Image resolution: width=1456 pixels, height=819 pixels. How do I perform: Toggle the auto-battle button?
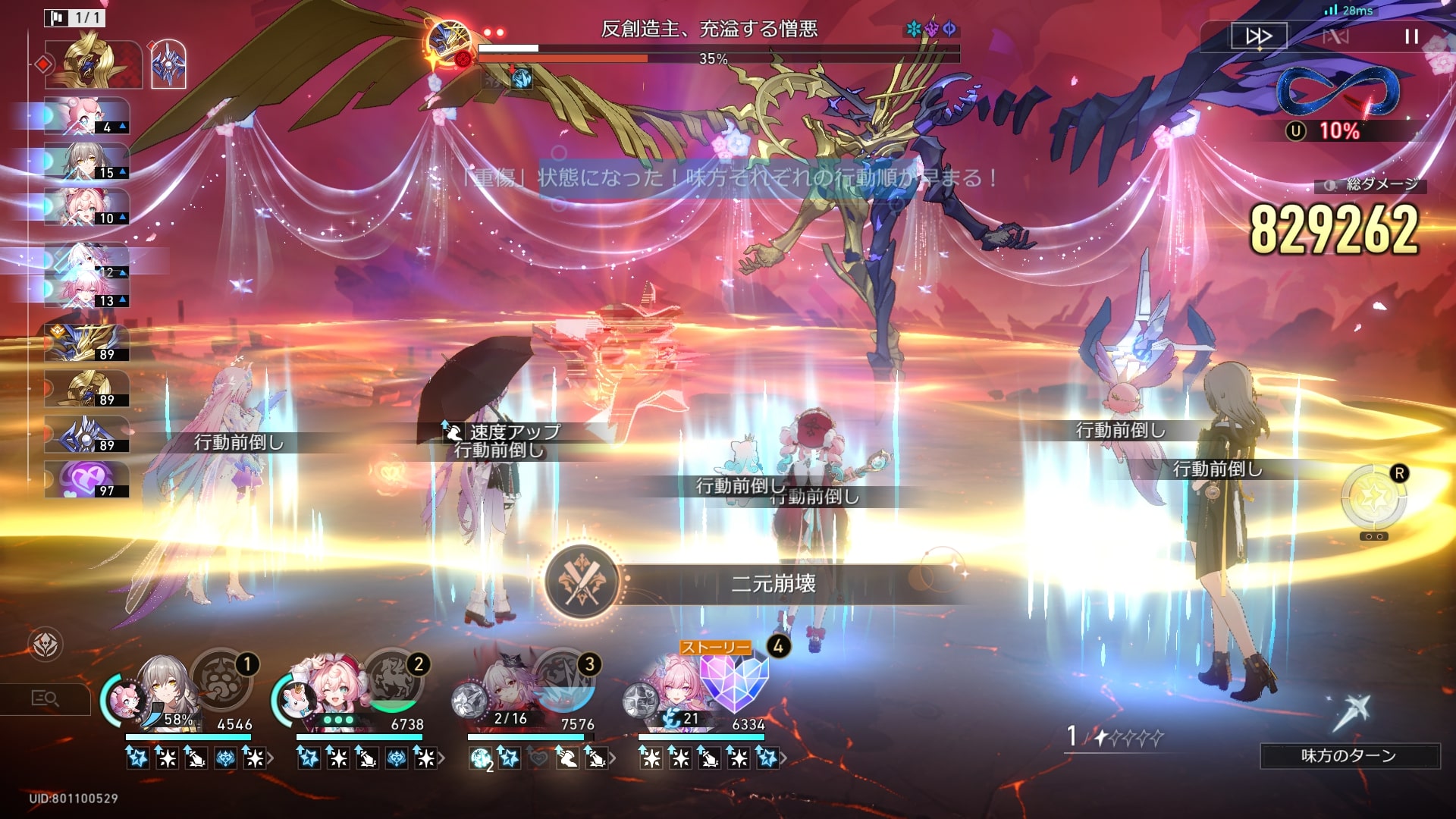(x=1335, y=36)
